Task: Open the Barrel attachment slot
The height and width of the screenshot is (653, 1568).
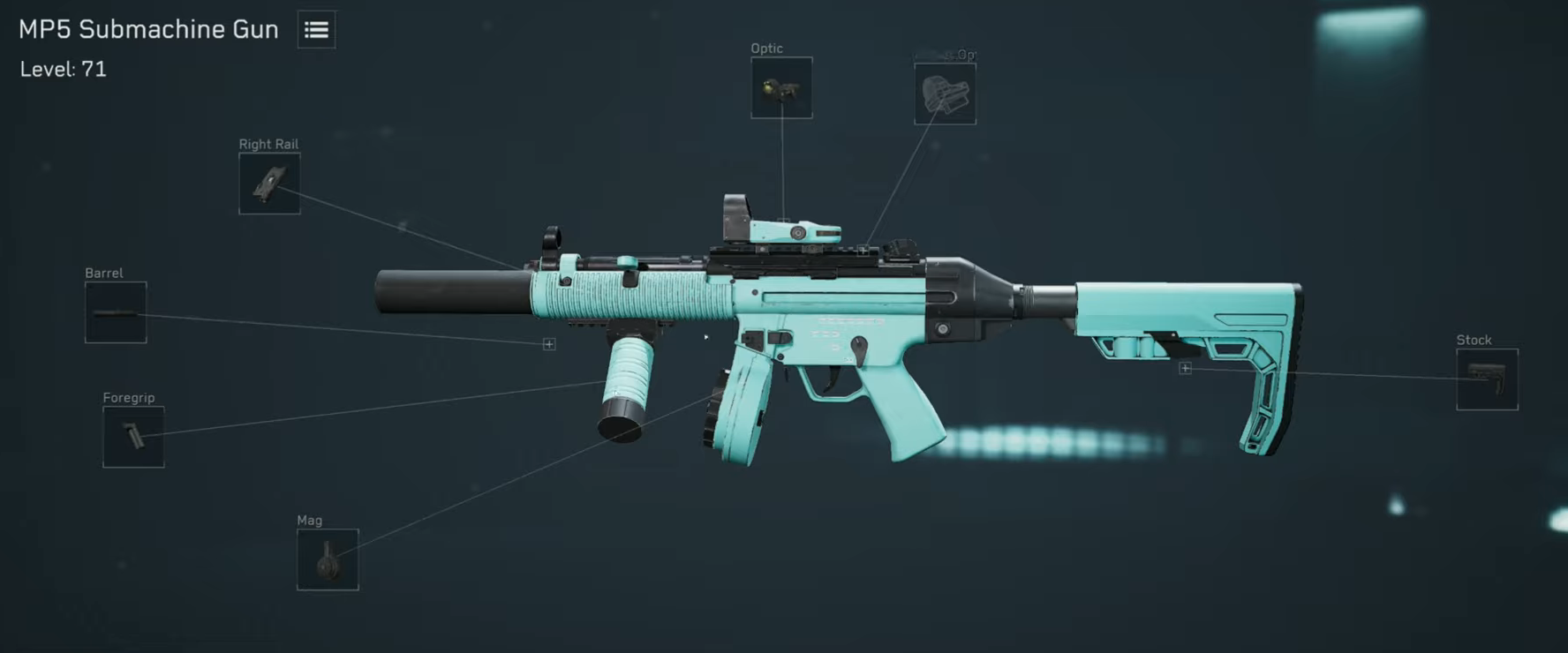Action: pyautogui.click(x=115, y=312)
